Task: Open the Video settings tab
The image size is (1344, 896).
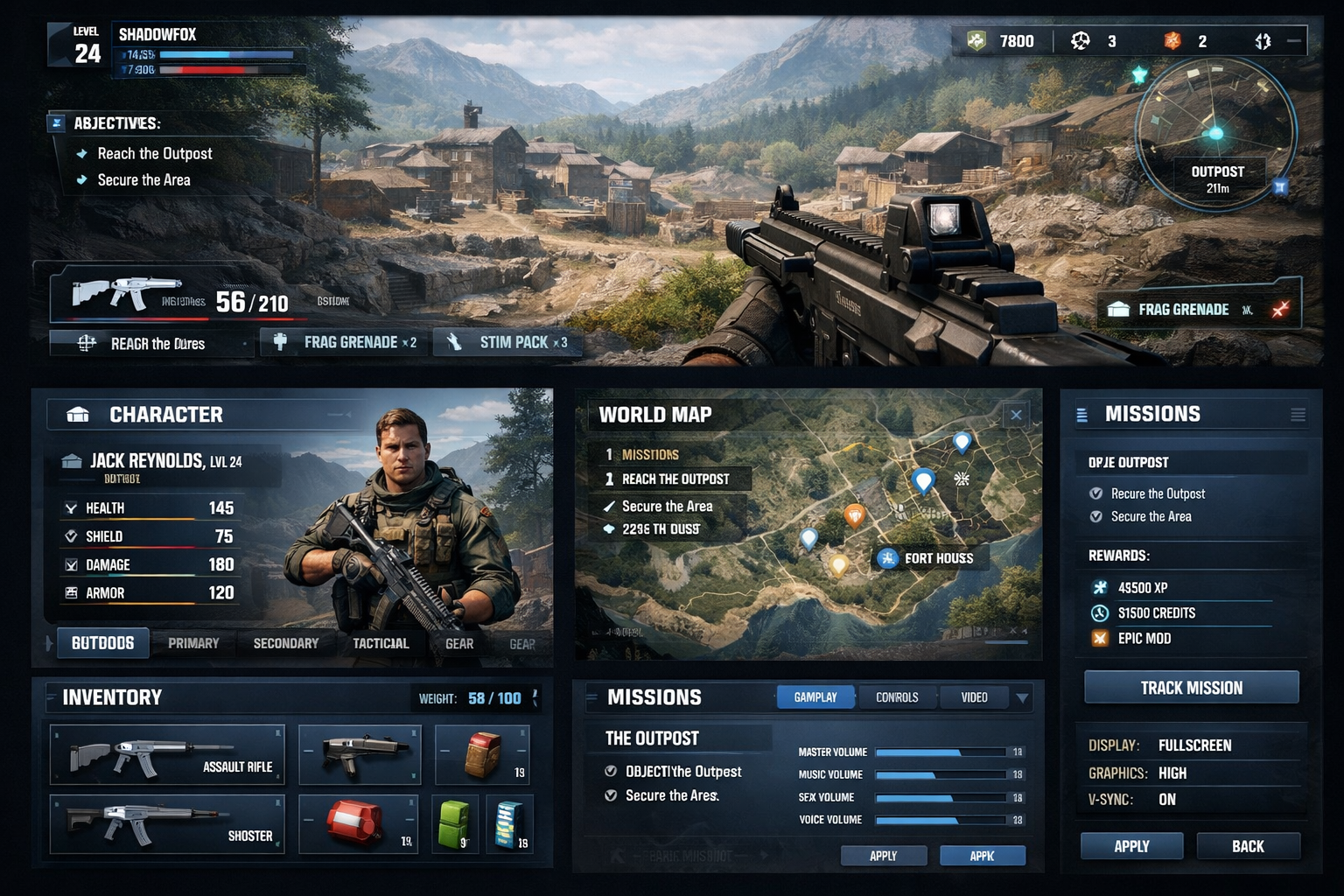Action: [x=974, y=697]
